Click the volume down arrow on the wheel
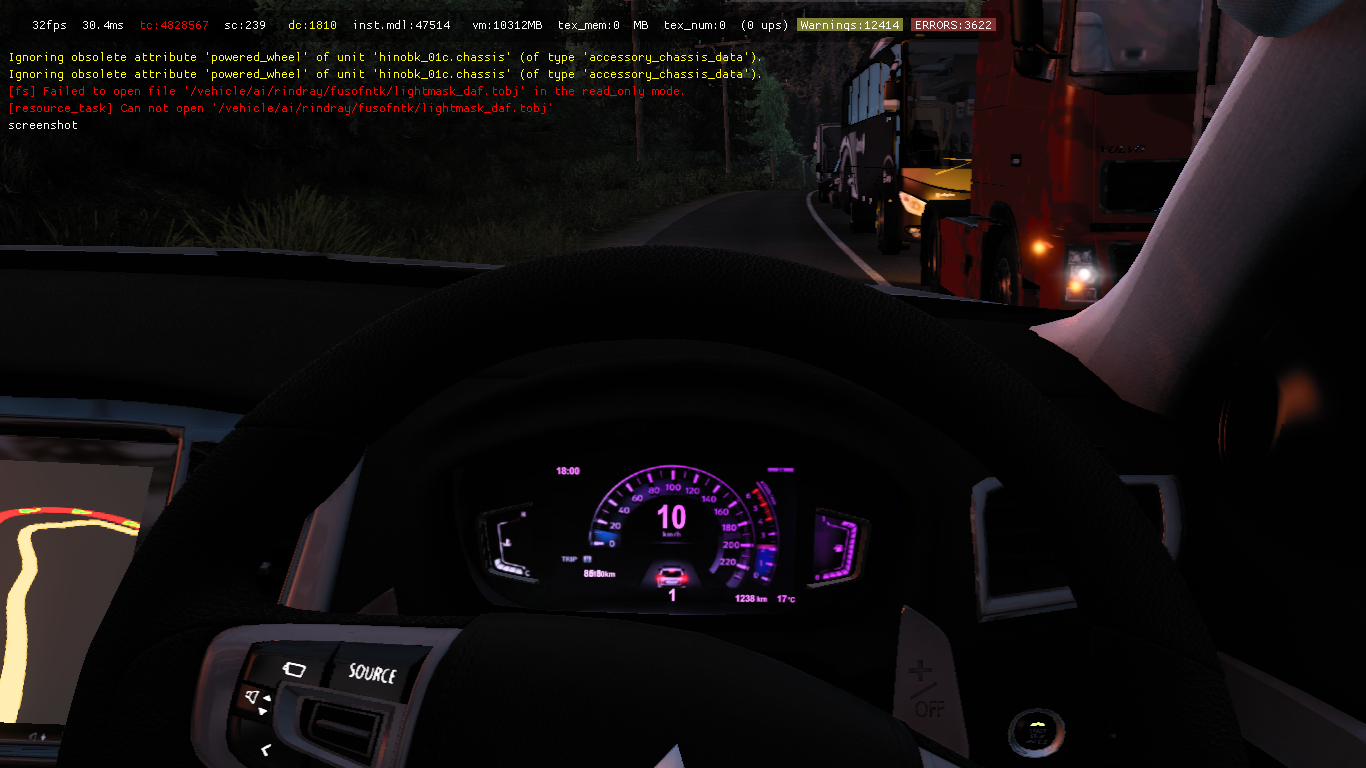Viewport: 1366px width, 768px height. pyautogui.click(x=262, y=711)
